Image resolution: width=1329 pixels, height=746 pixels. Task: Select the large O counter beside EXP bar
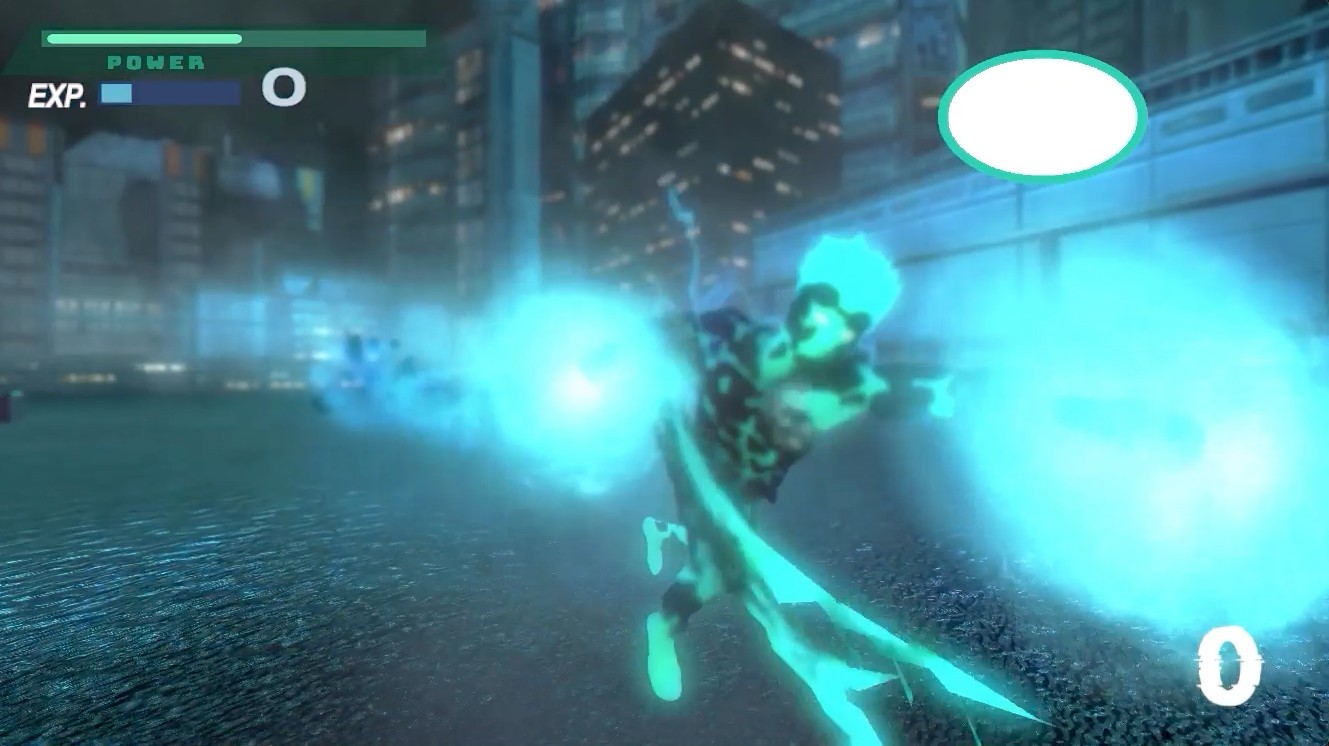(283, 88)
